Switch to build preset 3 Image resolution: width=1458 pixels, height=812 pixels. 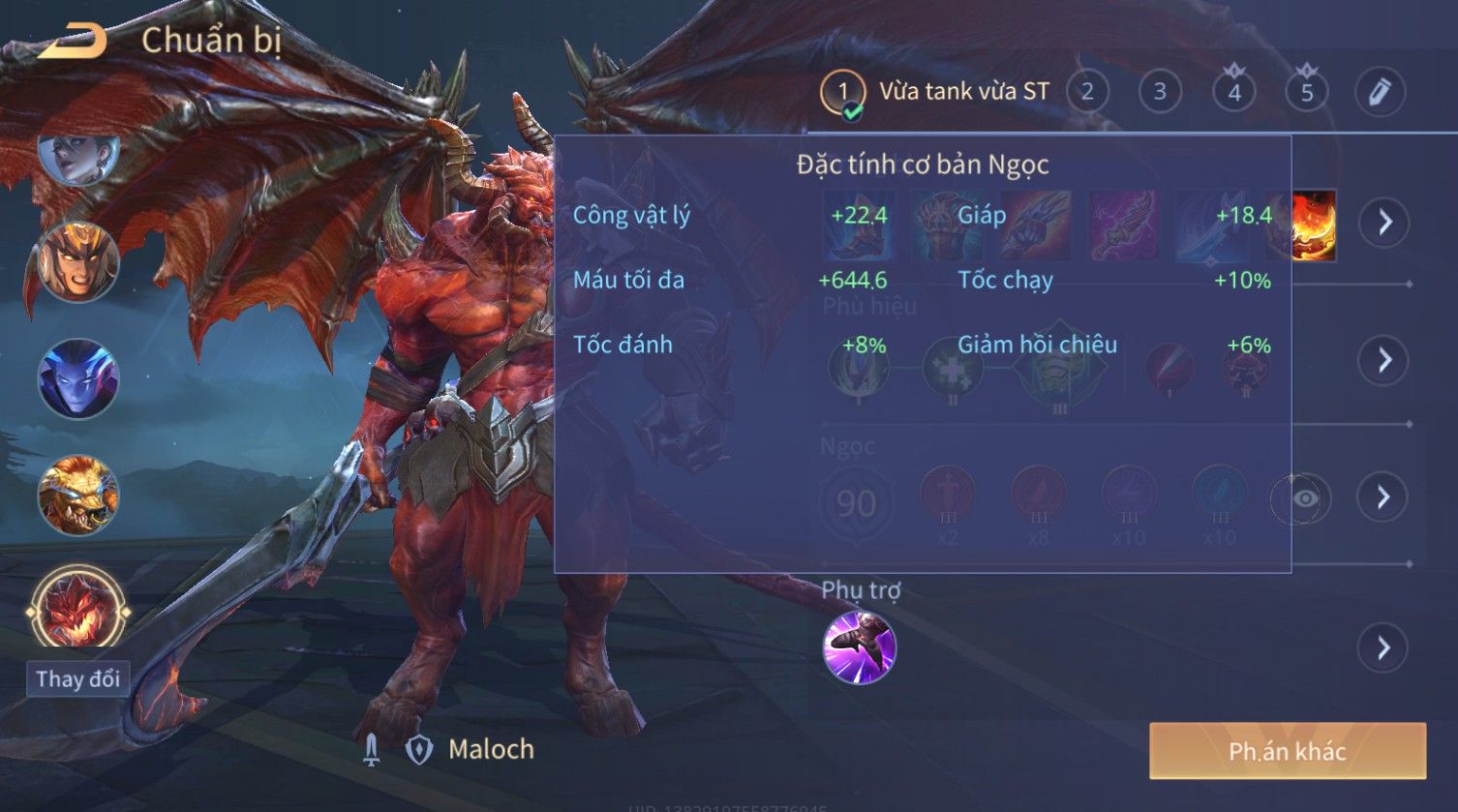click(1160, 93)
